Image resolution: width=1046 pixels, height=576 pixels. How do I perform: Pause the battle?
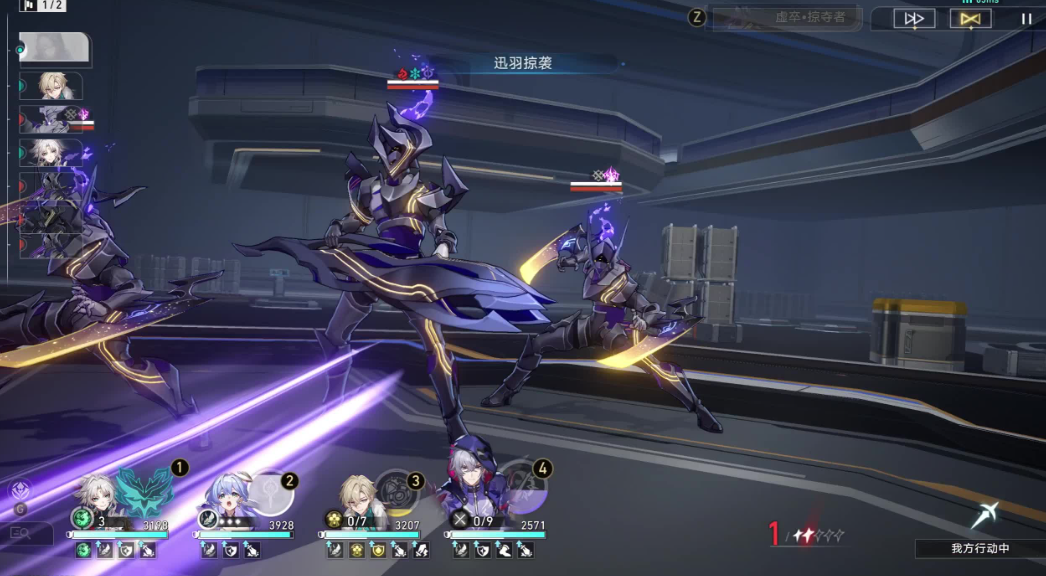click(1026, 18)
